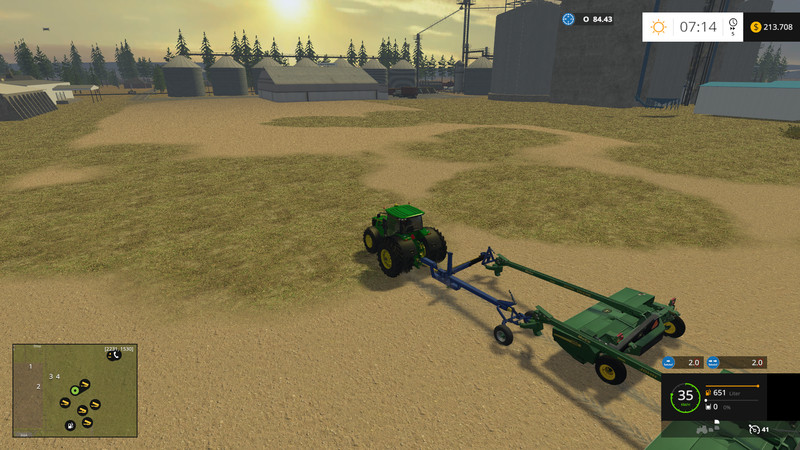Click the blue compass crosshair icon
Image resolution: width=800 pixels, height=450 pixels.
pos(569,19)
